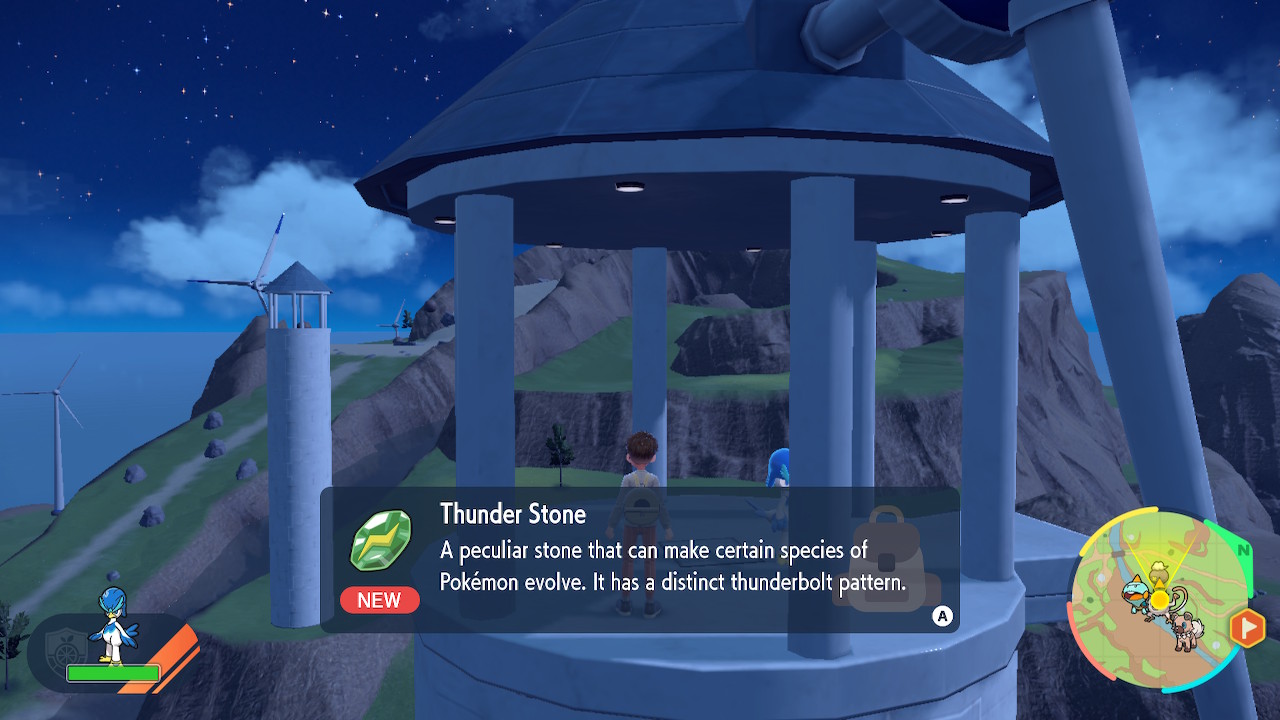Select the yellow tumbleweed Pokémon icon on the minimap
Image resolution: width=1280 pixels, height=720 pixels.
1158,571
